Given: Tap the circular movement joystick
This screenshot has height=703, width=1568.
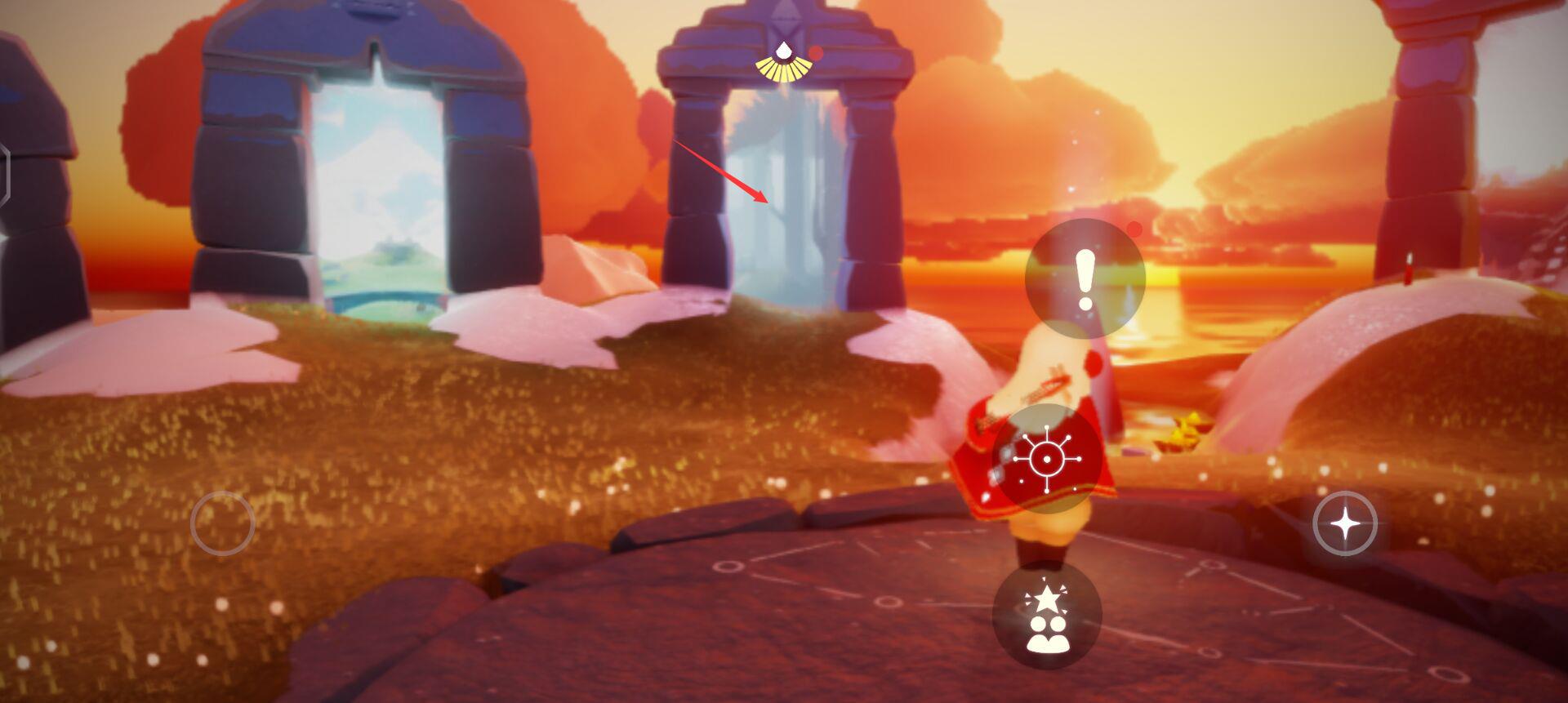Looking at the screenshot, I should tap(222, 523).
